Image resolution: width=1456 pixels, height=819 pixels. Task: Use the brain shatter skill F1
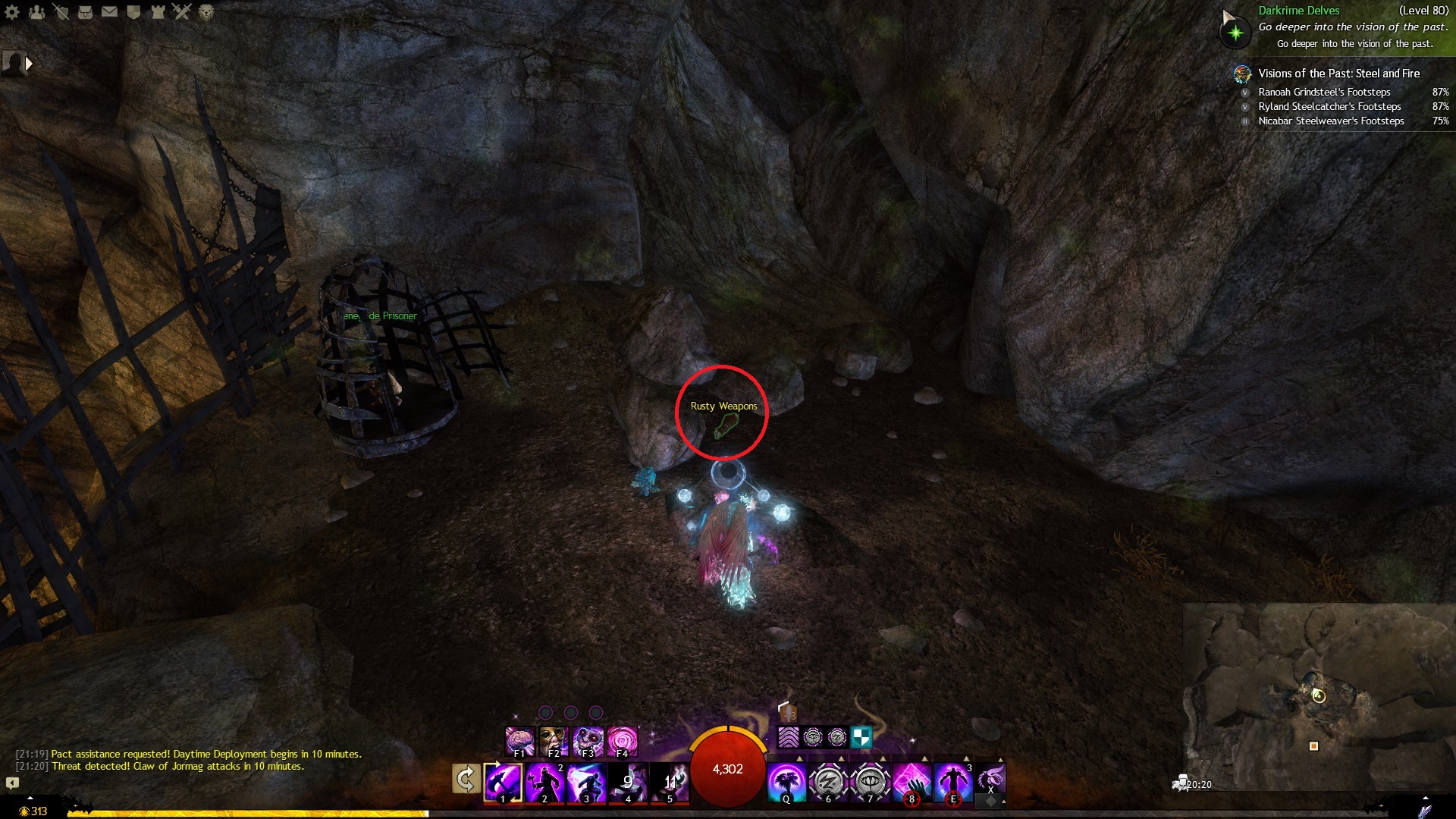520,741
